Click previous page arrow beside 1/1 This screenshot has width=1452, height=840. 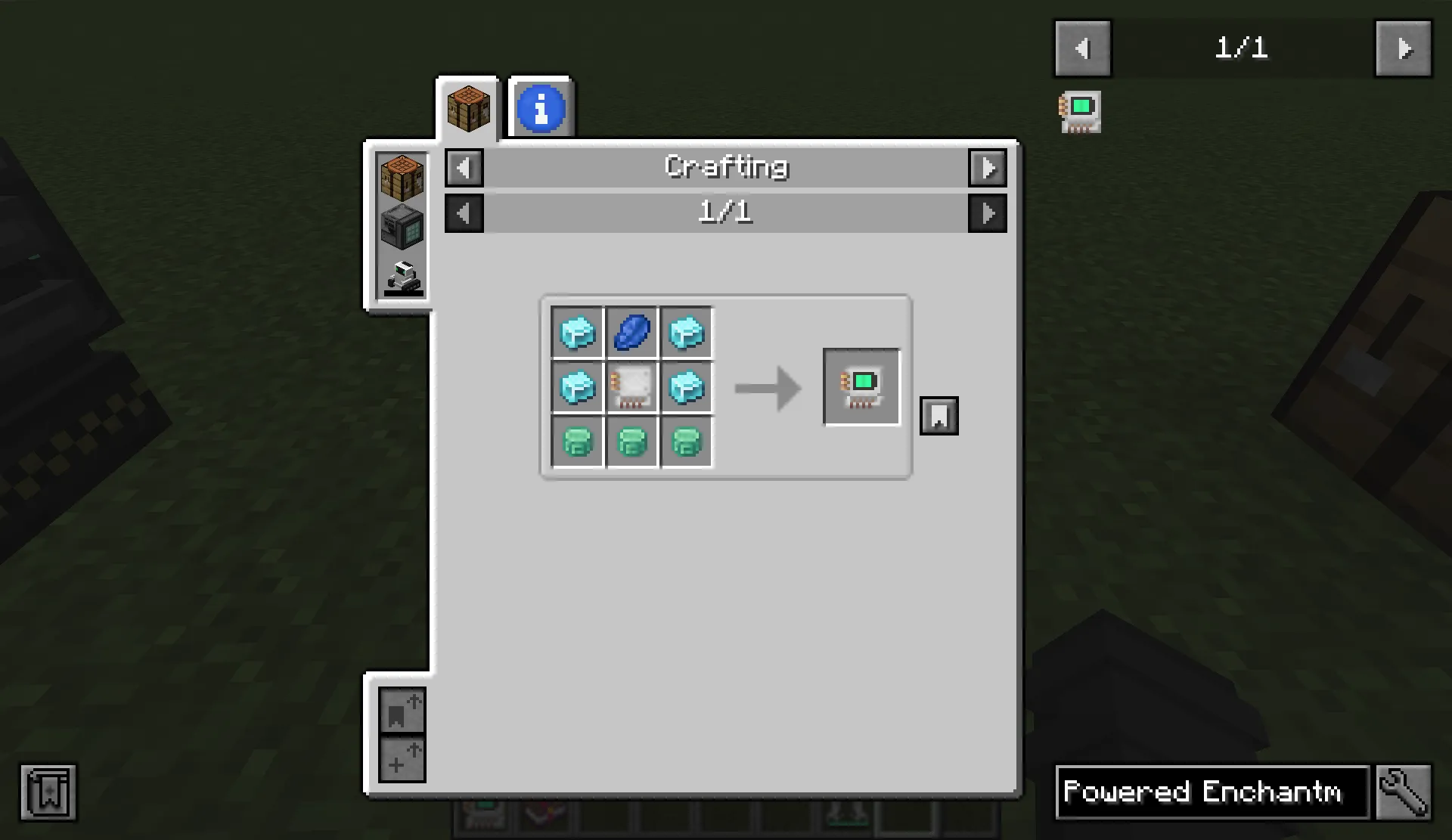[464, 212]
